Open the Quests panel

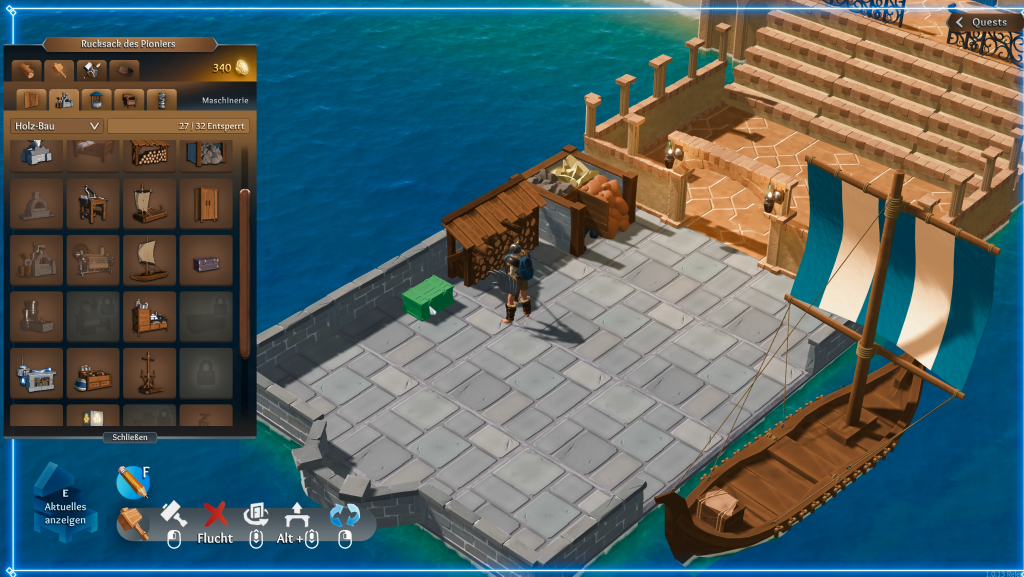tap(981, 22)
